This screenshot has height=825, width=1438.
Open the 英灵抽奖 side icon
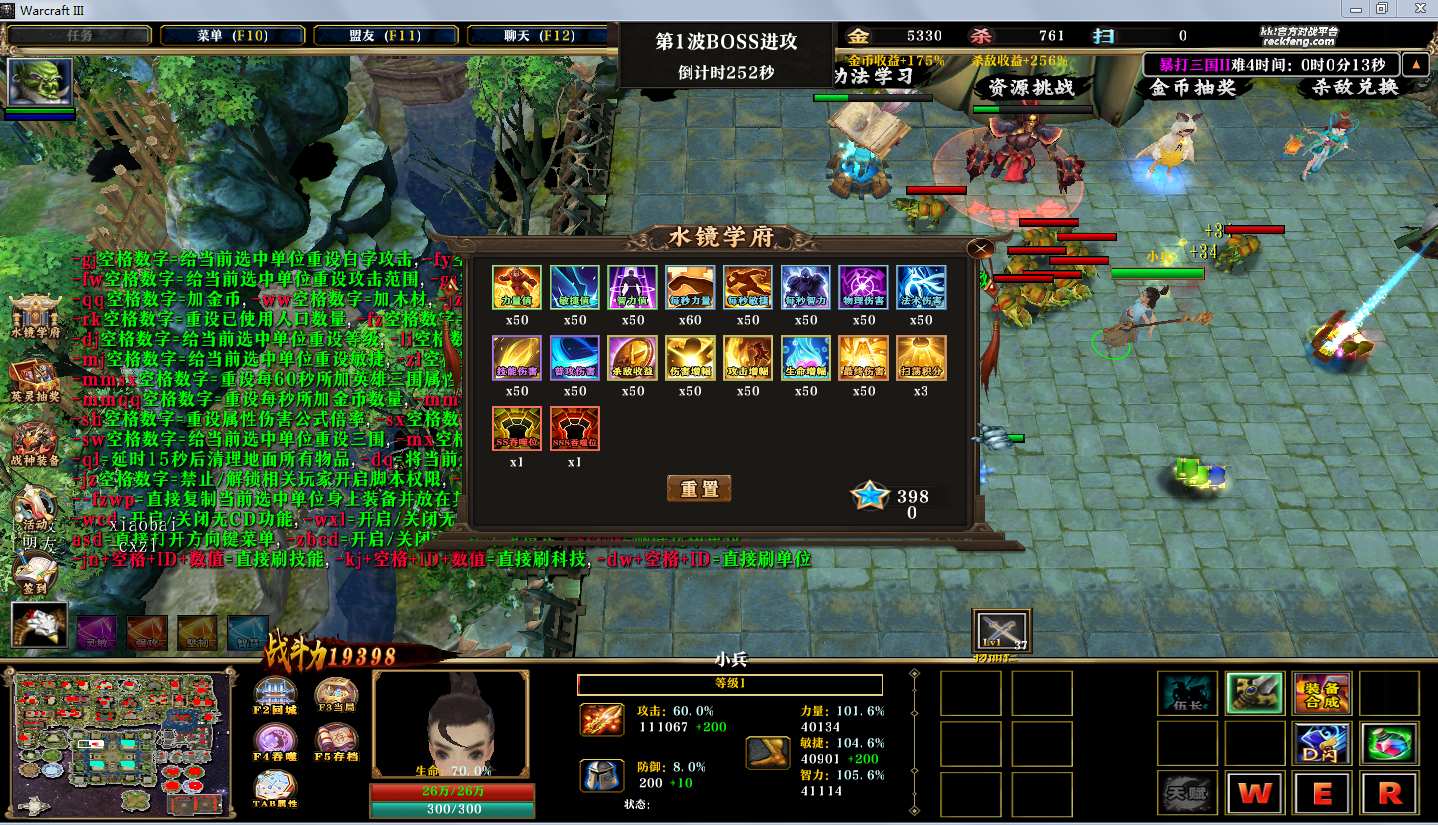coord(35,382)
